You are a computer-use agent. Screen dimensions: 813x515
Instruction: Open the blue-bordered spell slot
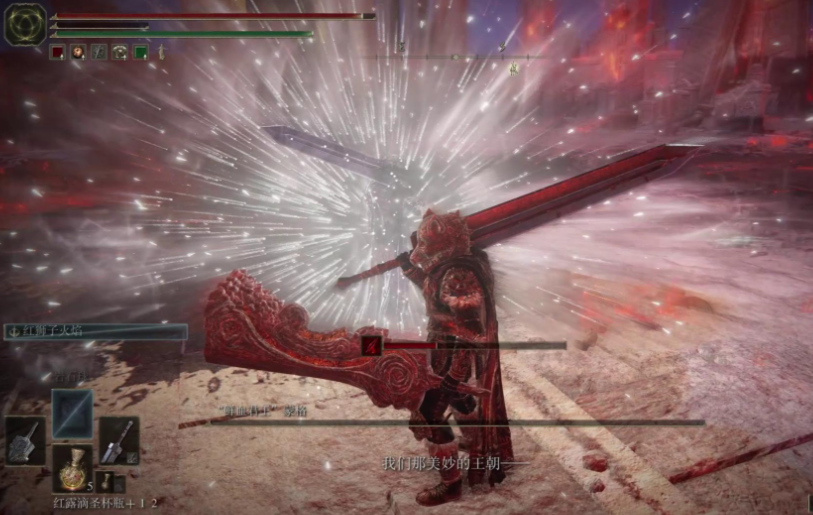click(x=72, y=413)
